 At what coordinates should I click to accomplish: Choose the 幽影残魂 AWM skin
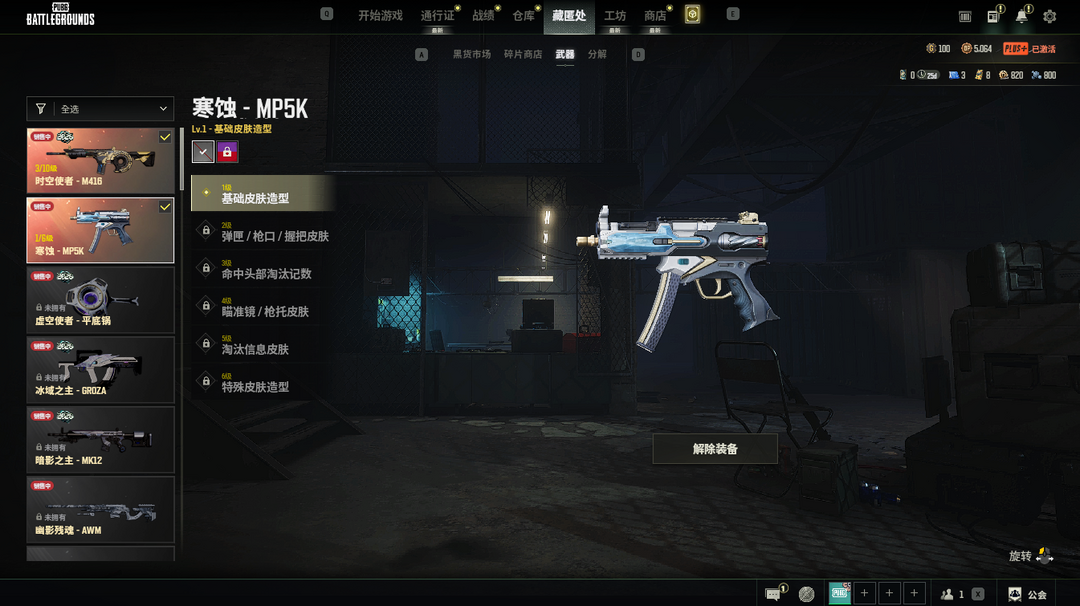100,508
